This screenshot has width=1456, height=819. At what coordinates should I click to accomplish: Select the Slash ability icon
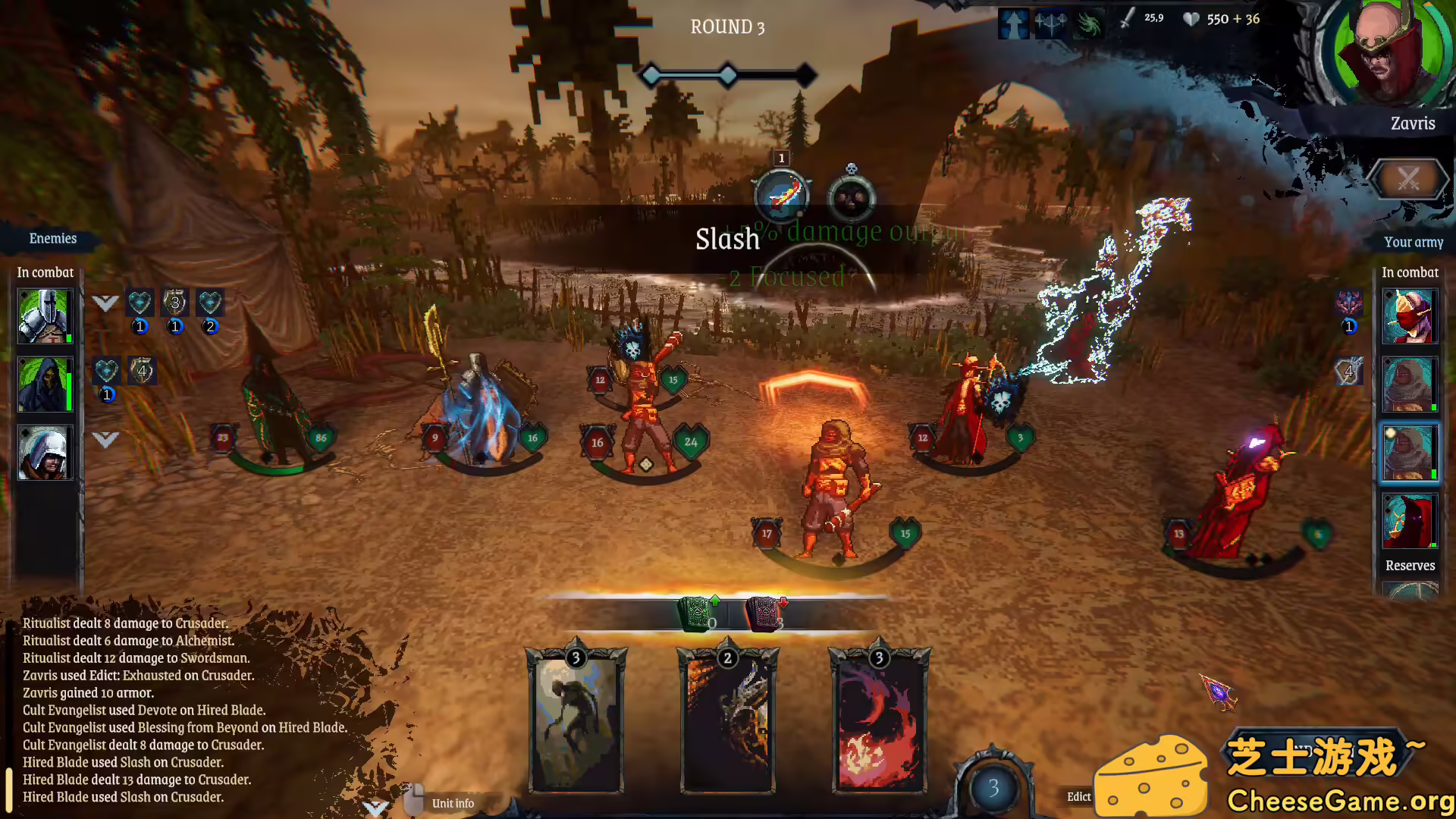pos(782,196)
